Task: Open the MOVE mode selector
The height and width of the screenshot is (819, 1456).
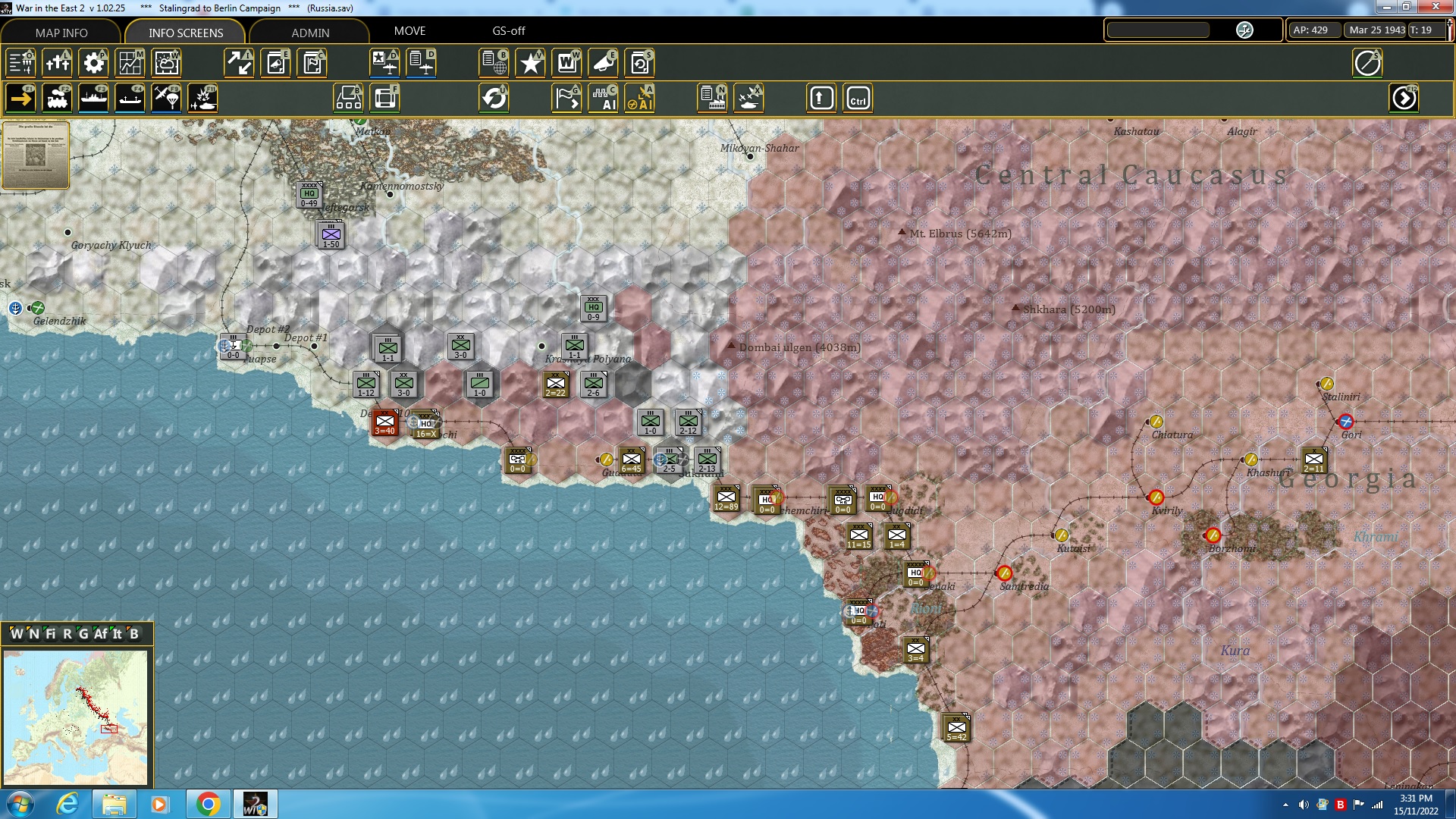Action: [410, 31]
